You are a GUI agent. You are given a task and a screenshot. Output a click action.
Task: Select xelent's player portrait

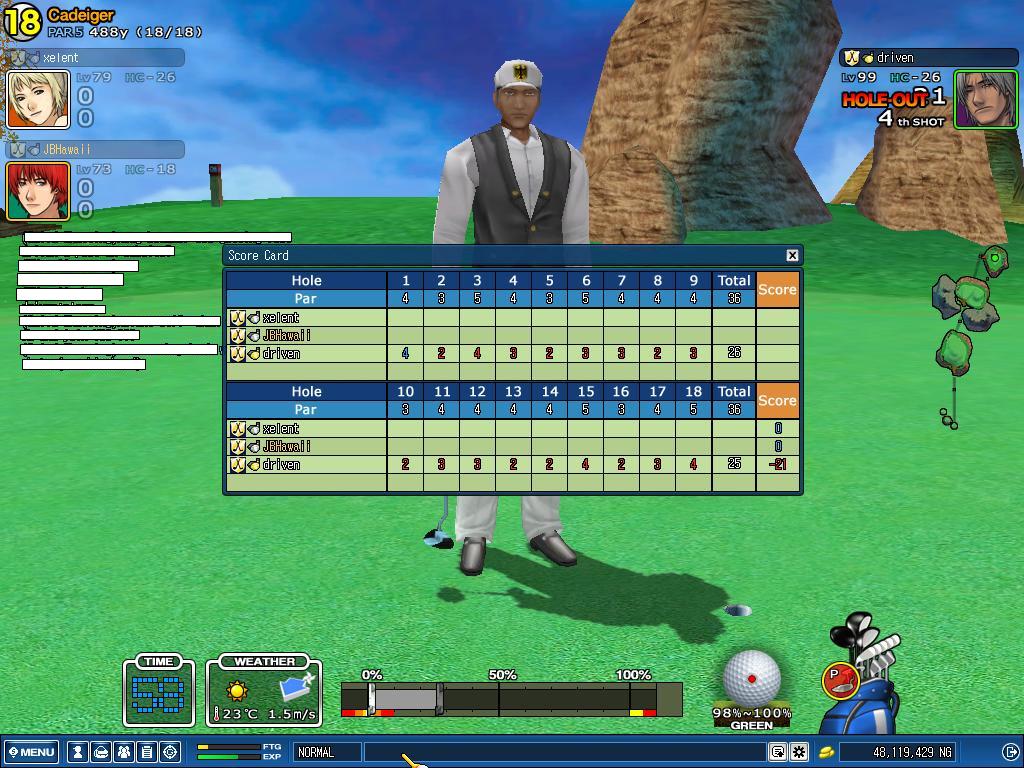click(39, 99)
